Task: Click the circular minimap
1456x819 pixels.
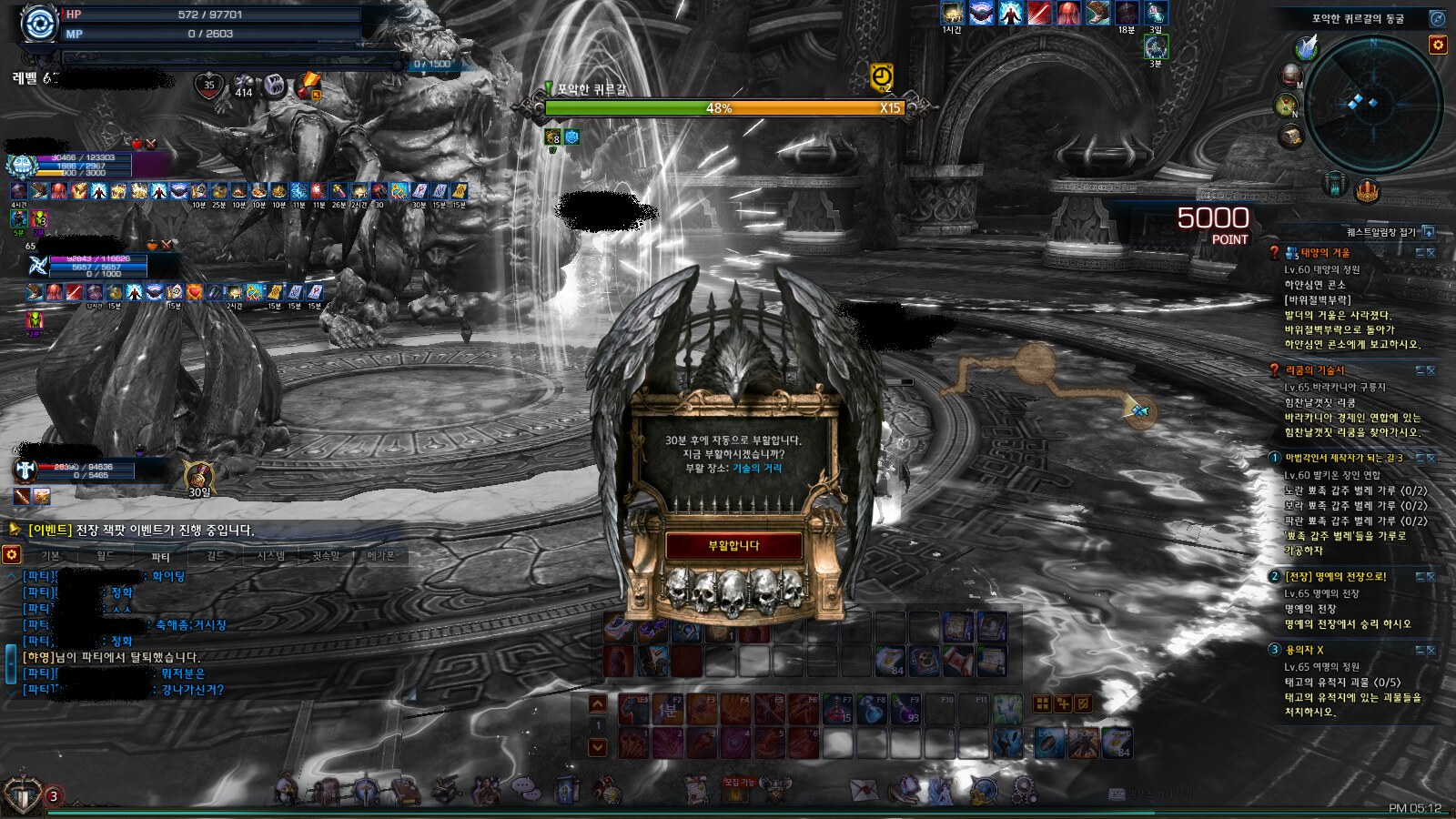Action: tap(1372, 102)
